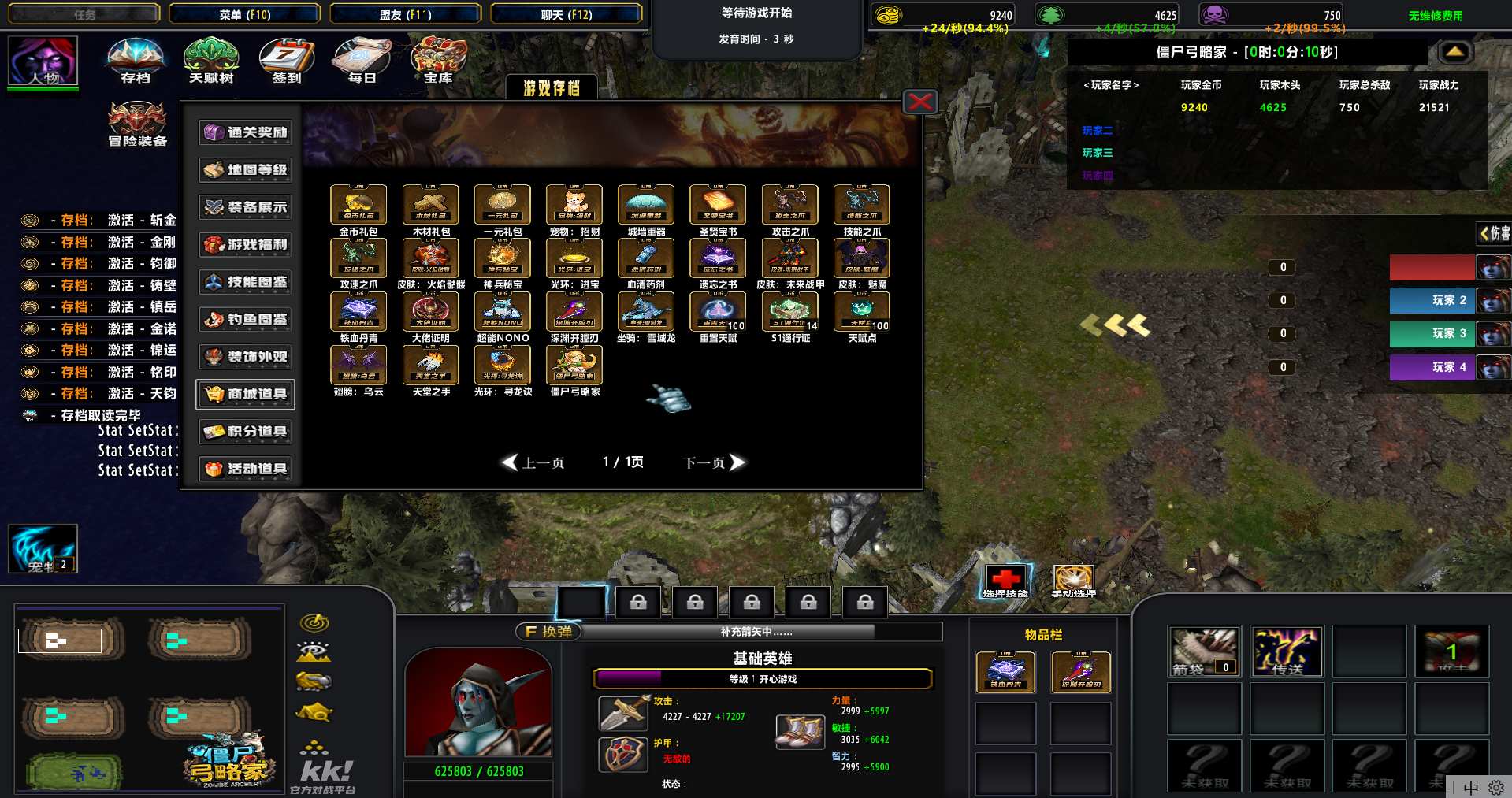Open the 聊天 (F12) chat log
This screenshot has height=798, width=1512.
pos(566,14)
